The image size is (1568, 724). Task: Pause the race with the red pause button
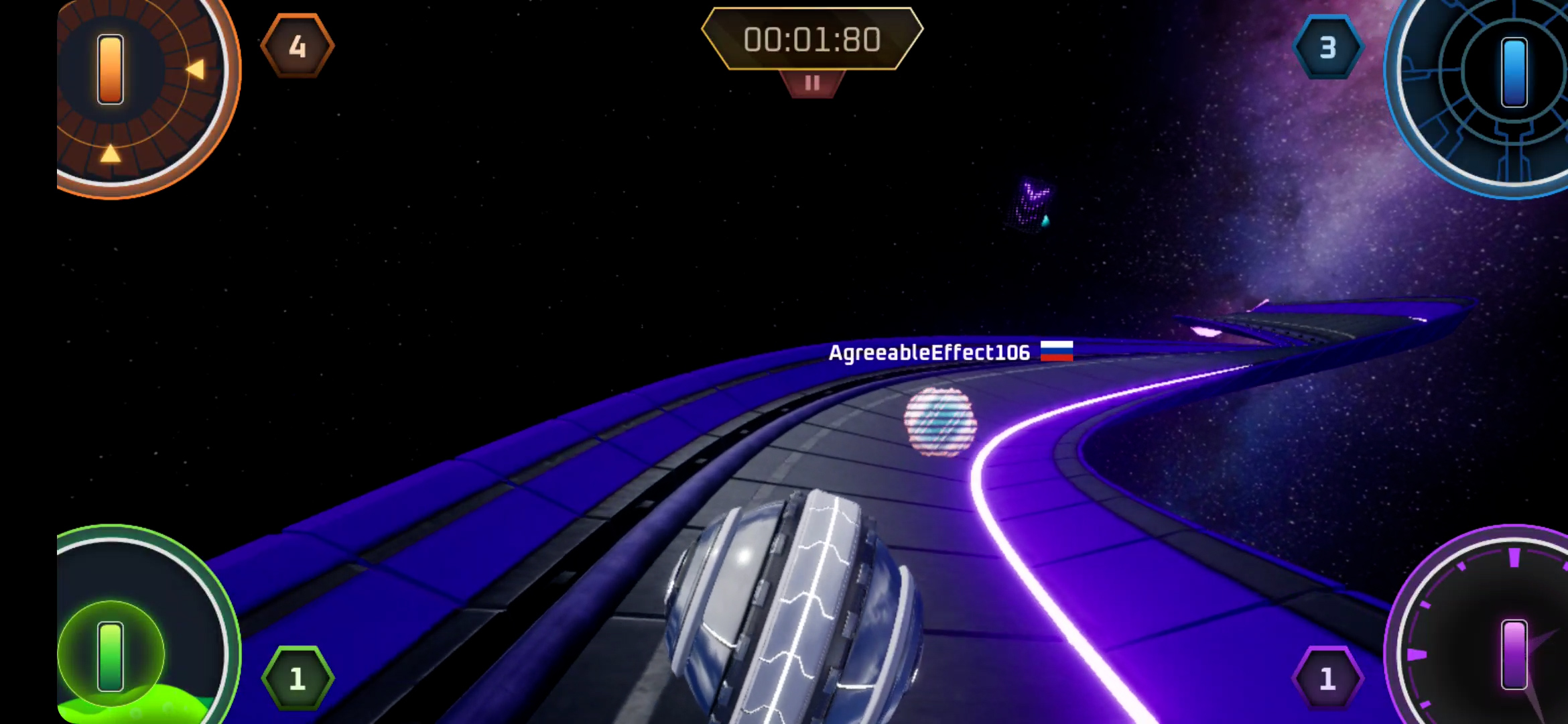pyautogui.click(x=812, y=83)
